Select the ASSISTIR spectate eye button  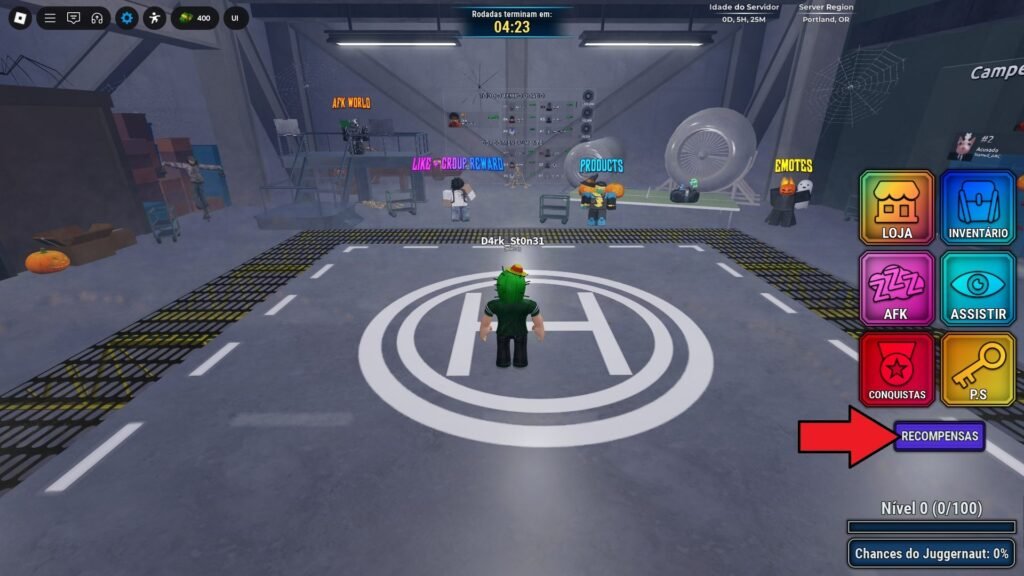978,288
